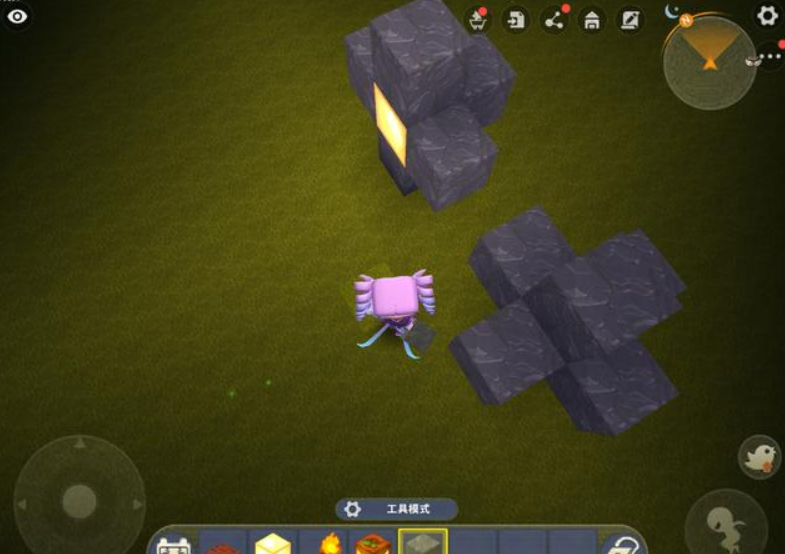Select the yellow glowing block slot
The width and height of the screenshot is (785, 554).
272,544
